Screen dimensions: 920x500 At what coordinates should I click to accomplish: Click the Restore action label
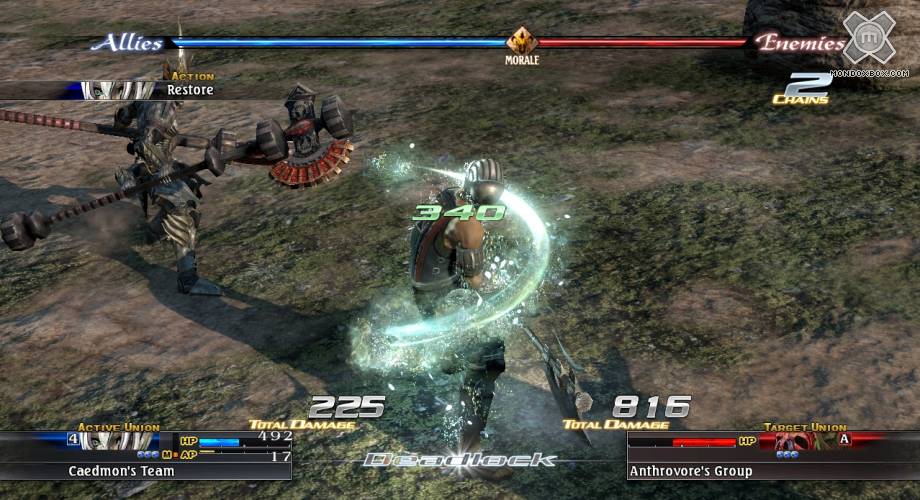[x=190, y=90]
